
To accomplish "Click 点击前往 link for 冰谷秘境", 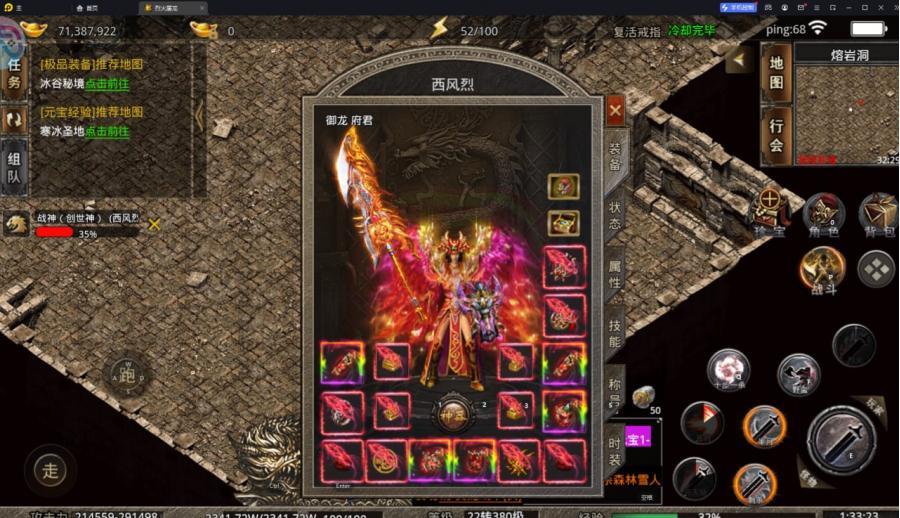I will [x=107, y=84].
